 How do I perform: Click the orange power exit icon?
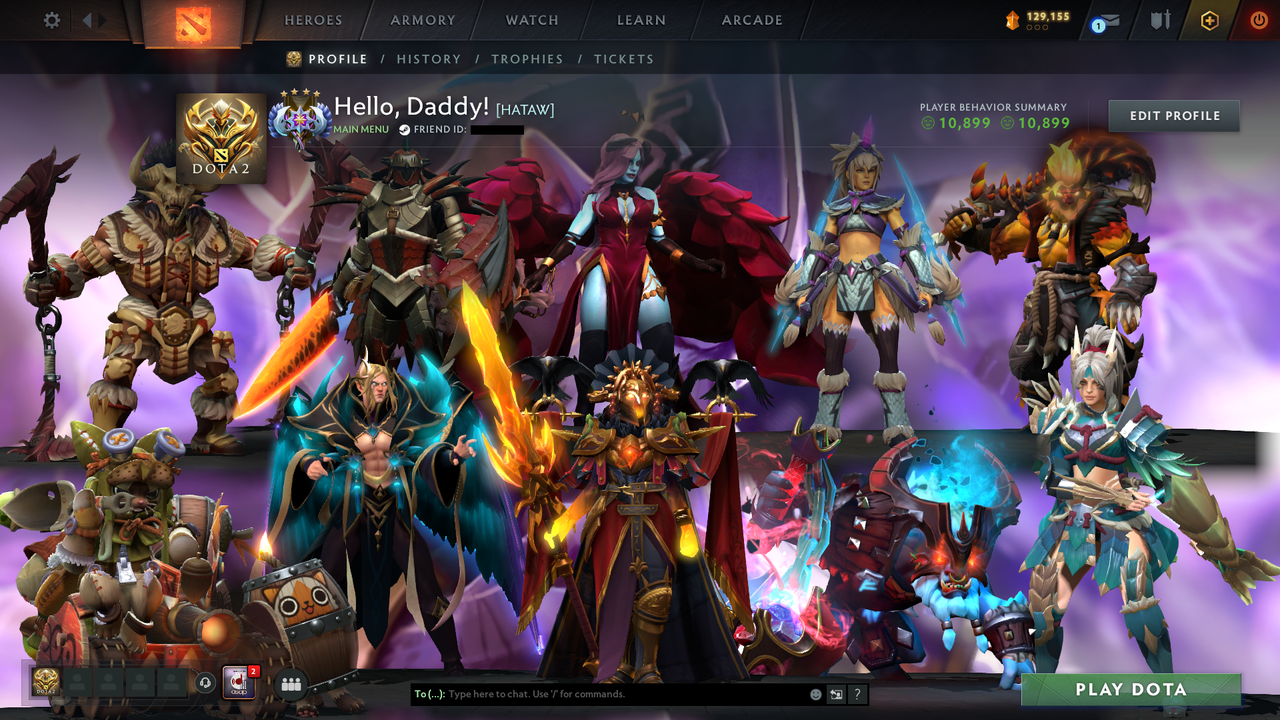[1257, 19]
